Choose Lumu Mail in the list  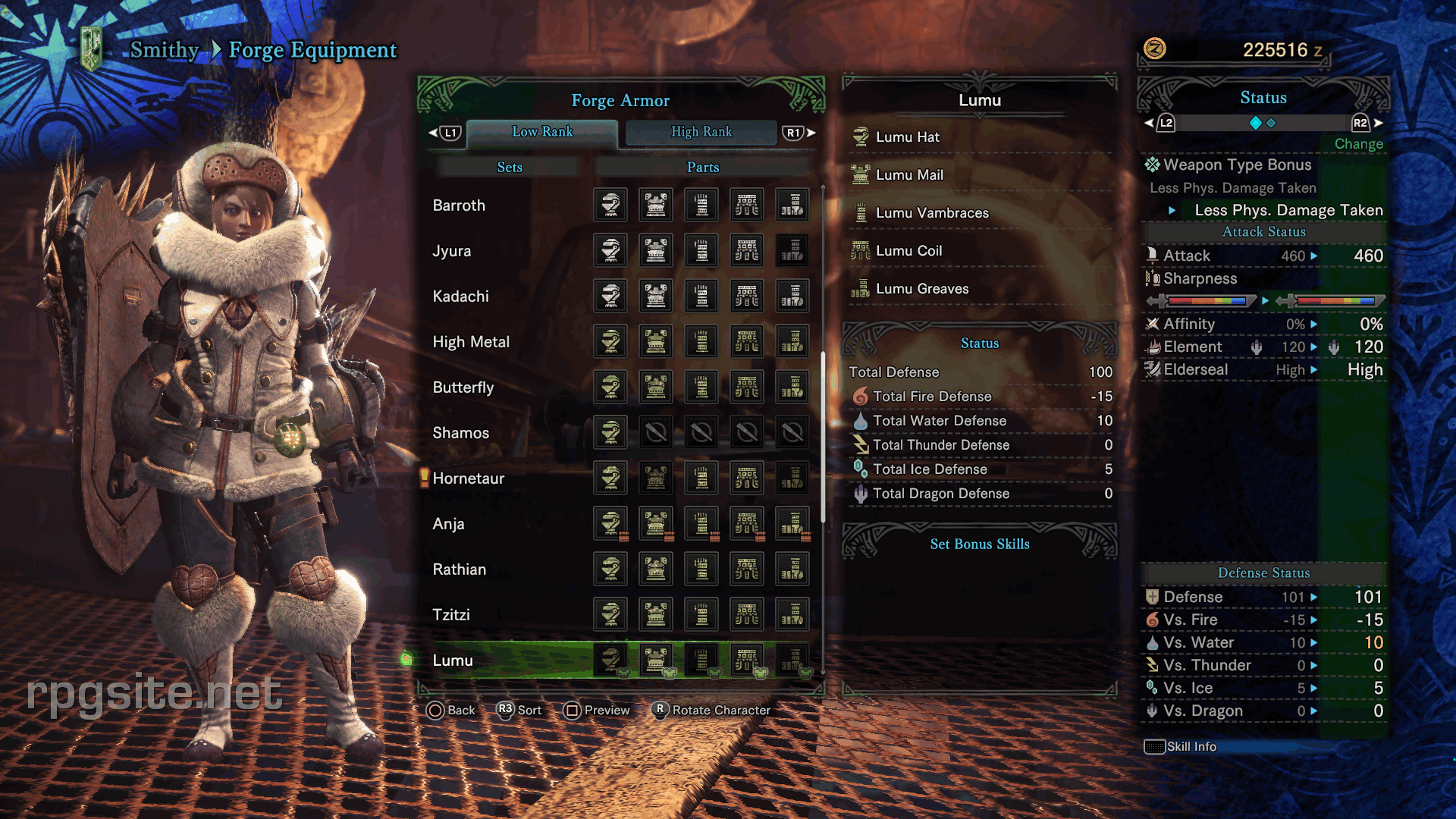tap(909, 175)
